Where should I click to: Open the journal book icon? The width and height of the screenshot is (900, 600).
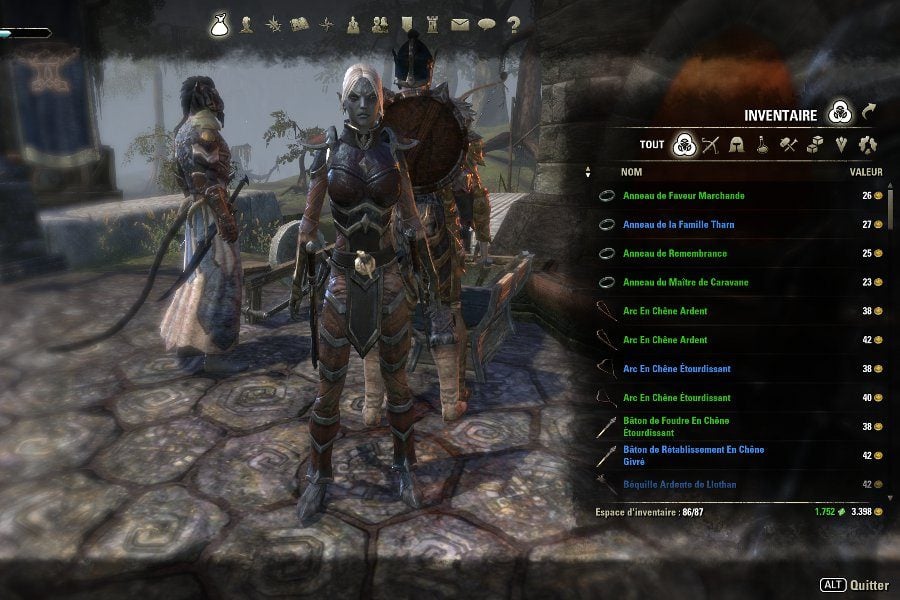point(299,24)
